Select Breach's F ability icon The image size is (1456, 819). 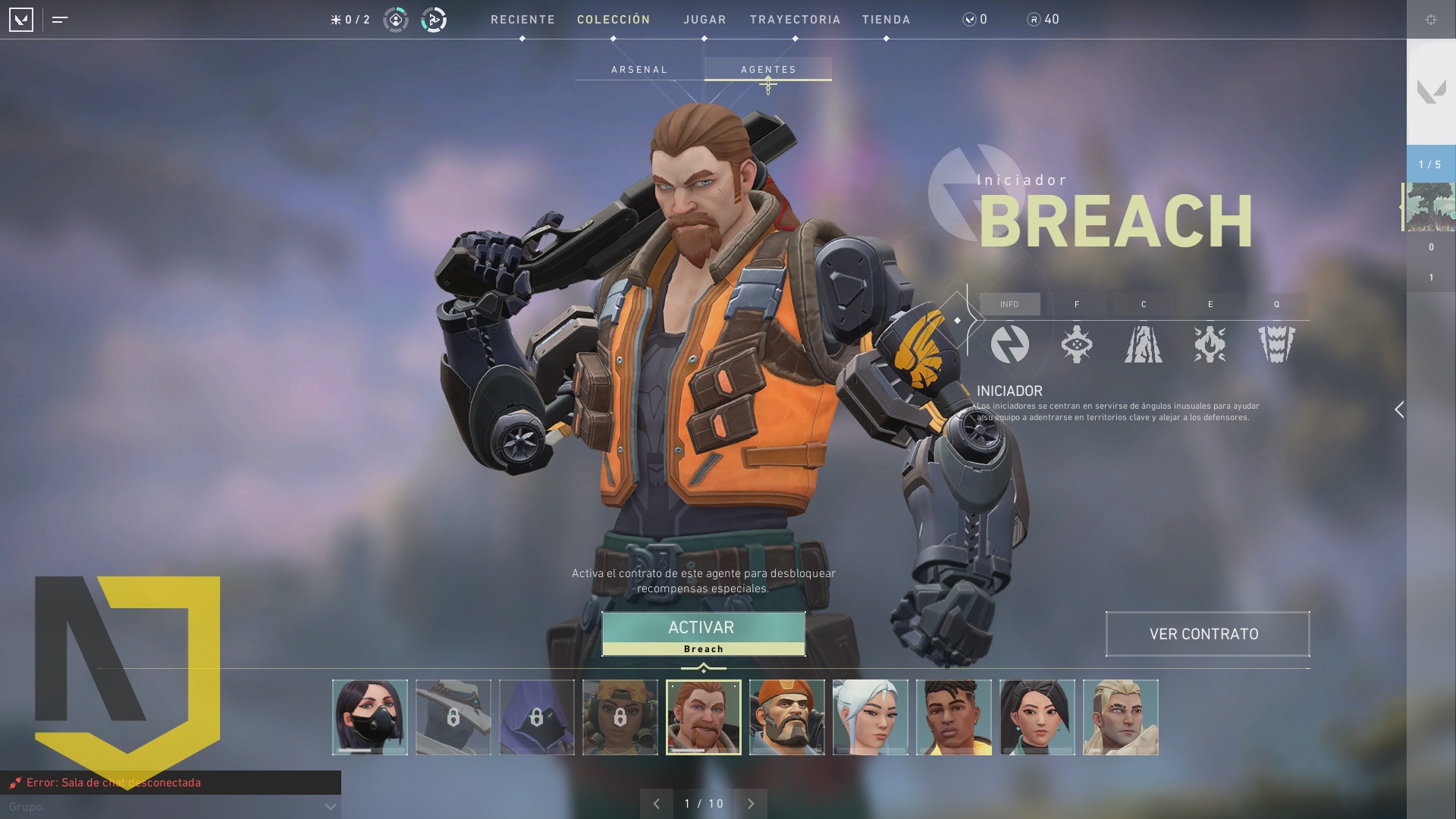click(x=1078, y=345)
